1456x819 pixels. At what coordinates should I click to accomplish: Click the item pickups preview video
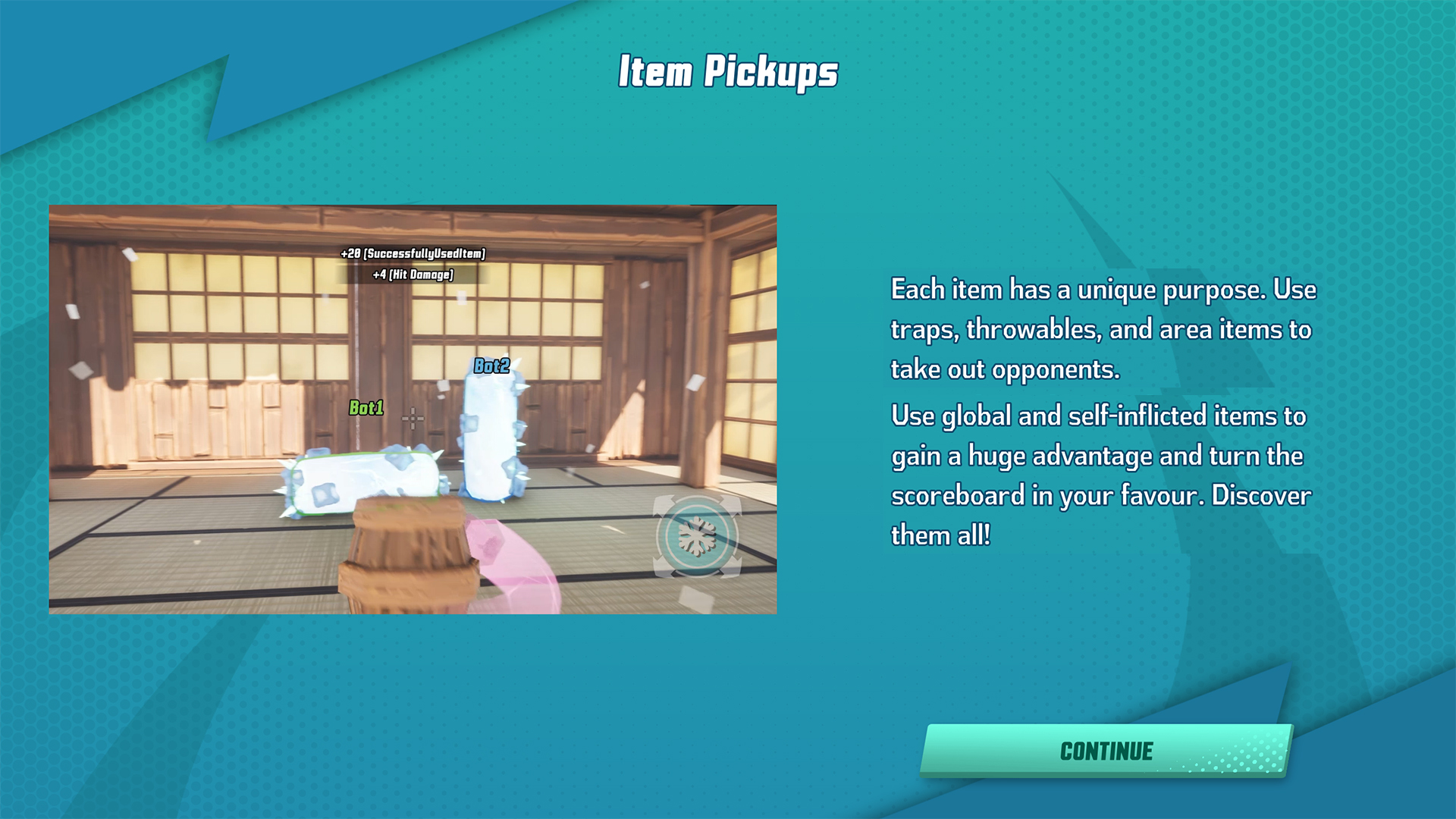click(x=413, y=409)
